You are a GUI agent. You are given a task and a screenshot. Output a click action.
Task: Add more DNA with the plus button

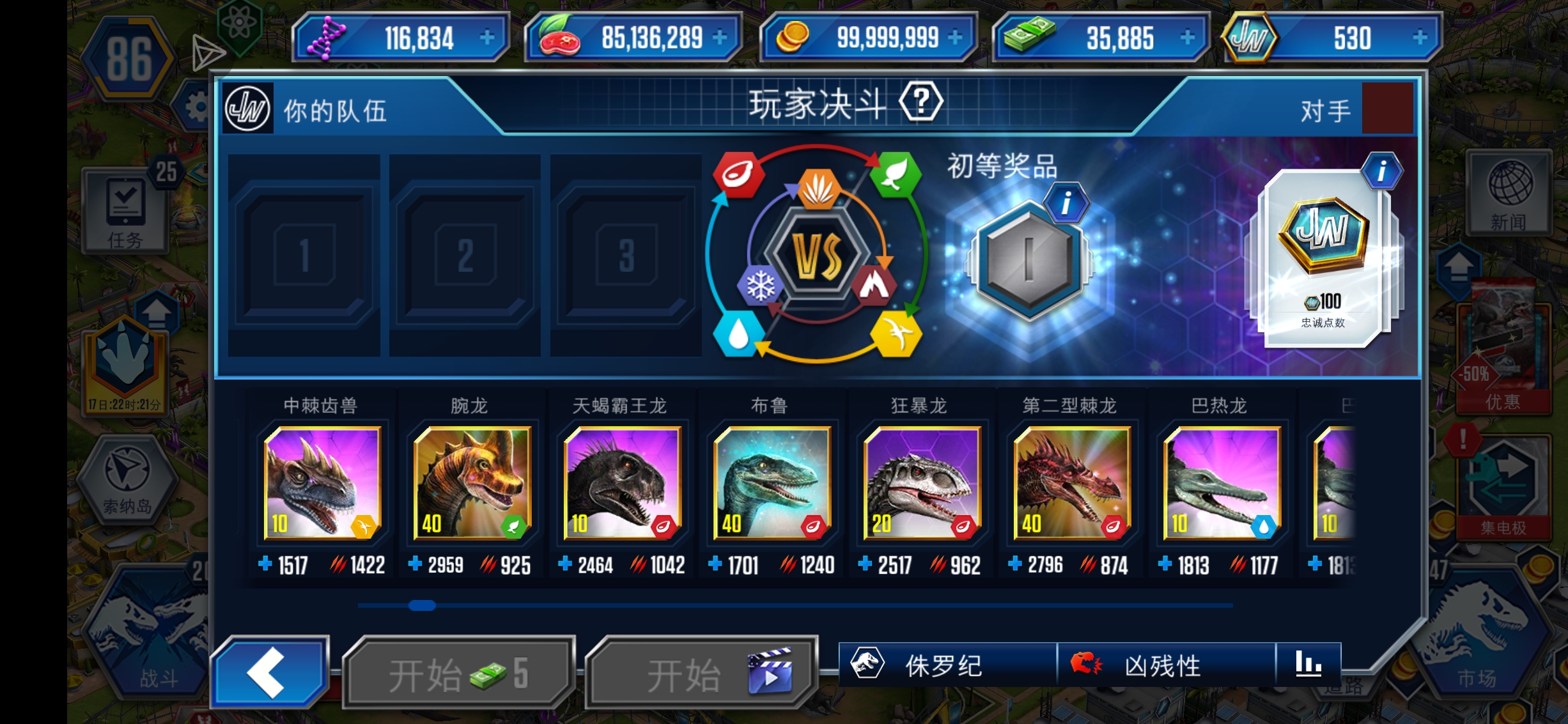tap(487, 38)
